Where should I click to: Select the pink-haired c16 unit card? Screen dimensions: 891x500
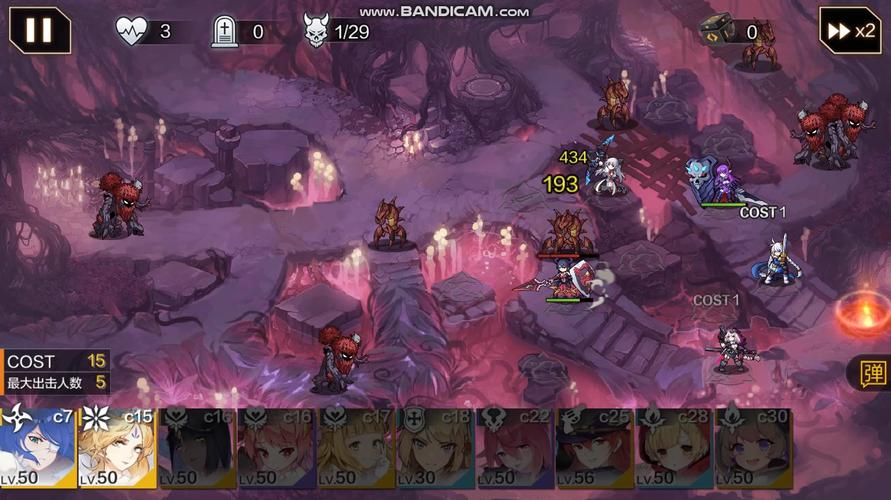tap(276, 448)
